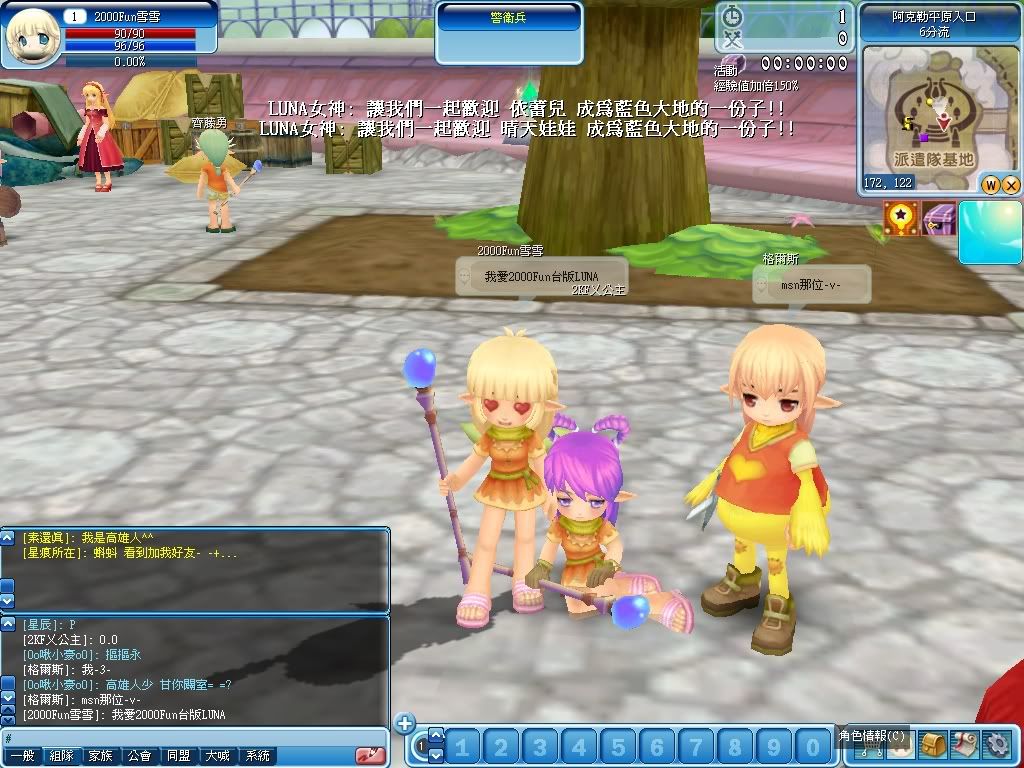Open the scroll icon in the bottom menu
Viewport: 1024px width, 768px height.
(964, 745)
